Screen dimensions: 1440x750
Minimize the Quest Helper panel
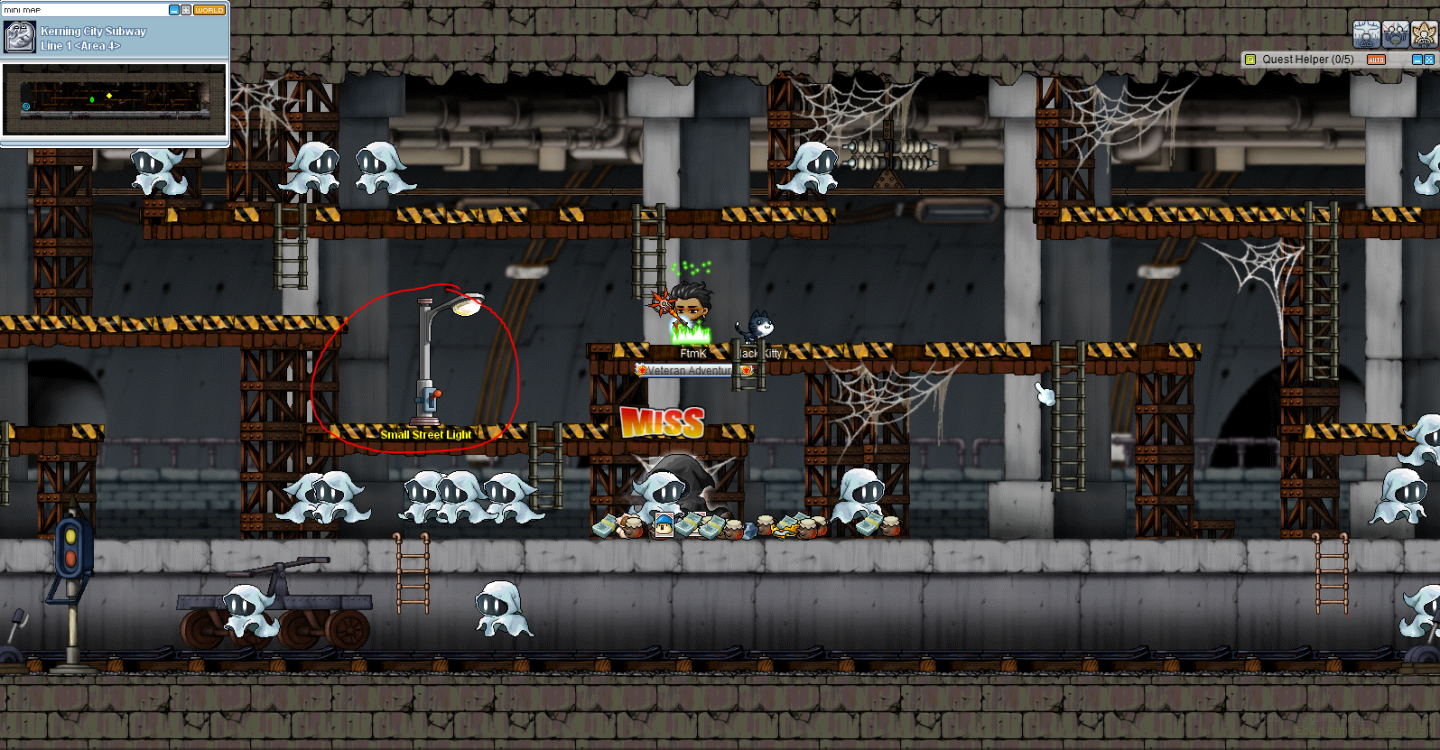[x=1416, y=60]
